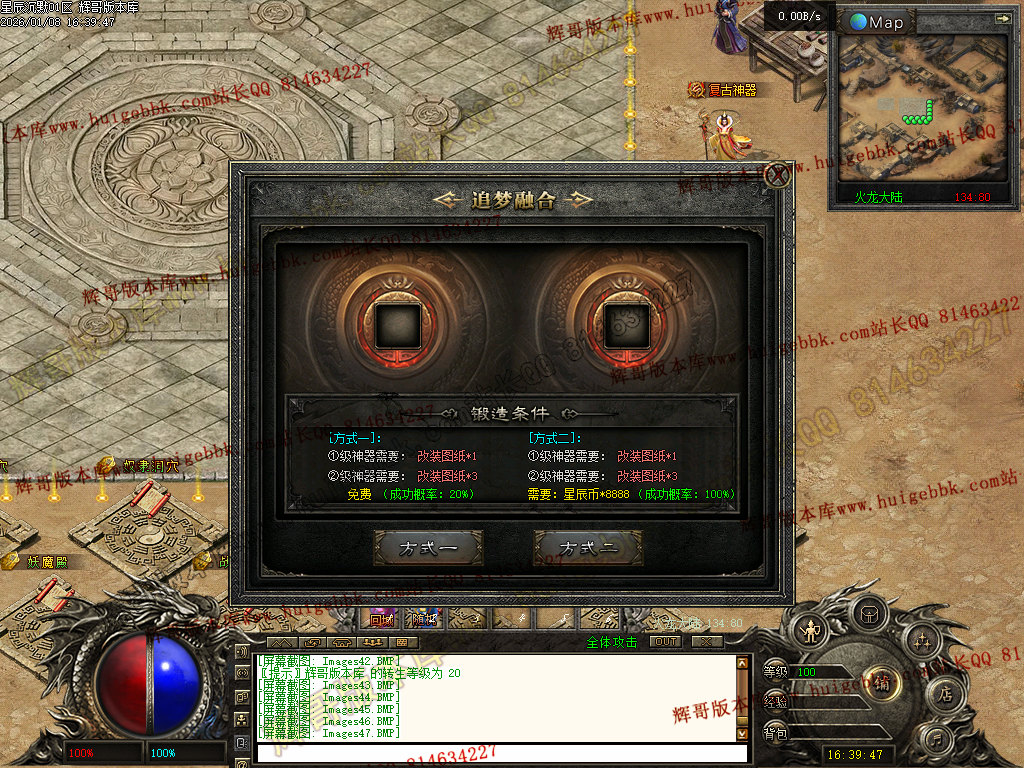The height and width of the screenshot is (768, 1024).
Task: Open the world Map button
Action: (876, 22)
